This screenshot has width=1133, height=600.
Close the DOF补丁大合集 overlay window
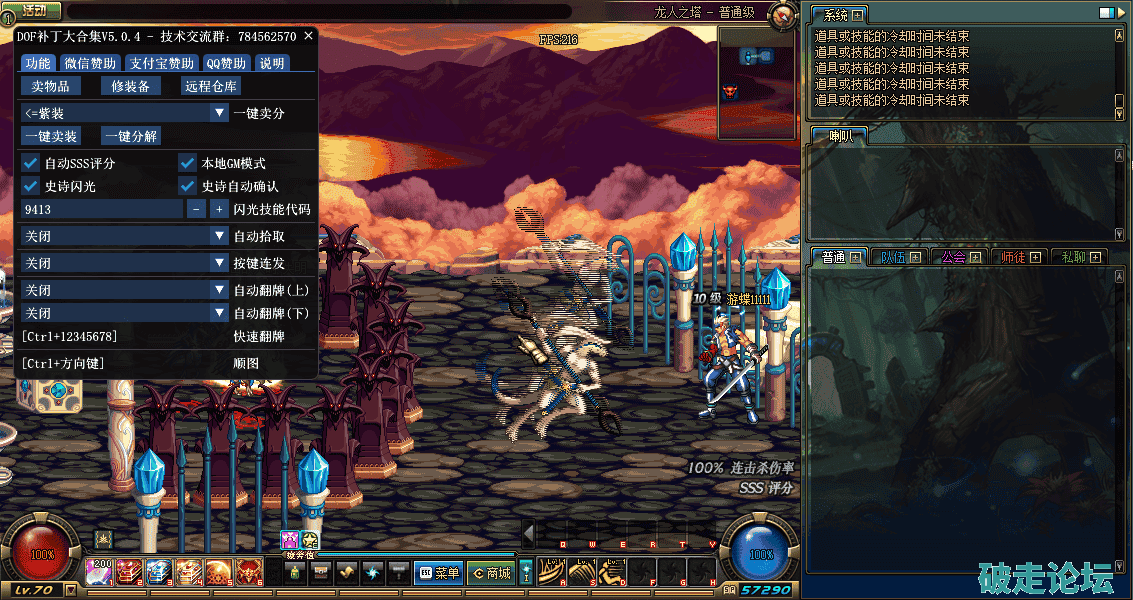coord(309,36)
